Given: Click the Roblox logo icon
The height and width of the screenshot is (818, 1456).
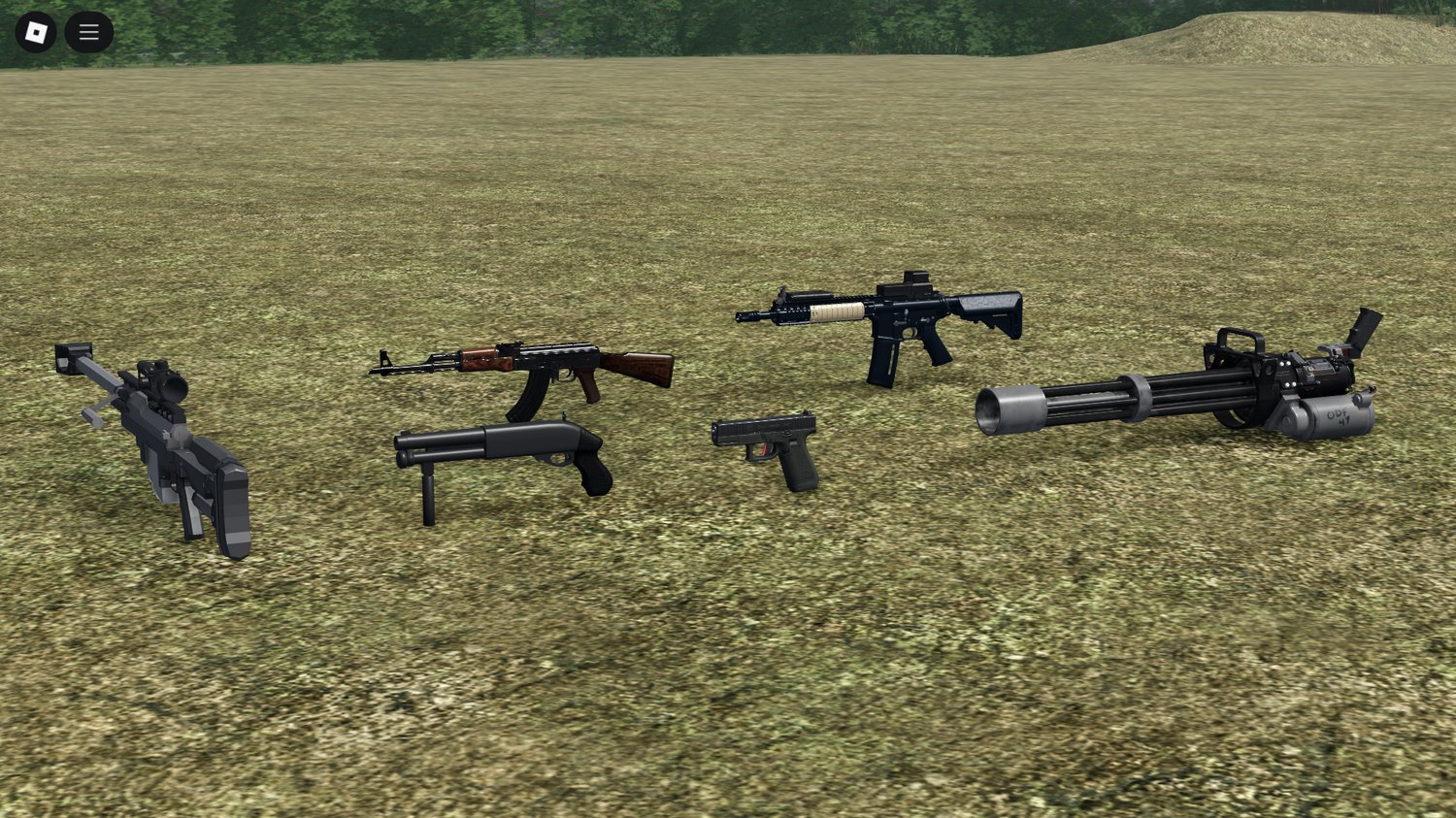Looking at the screenshot, I should click(36, 31).
